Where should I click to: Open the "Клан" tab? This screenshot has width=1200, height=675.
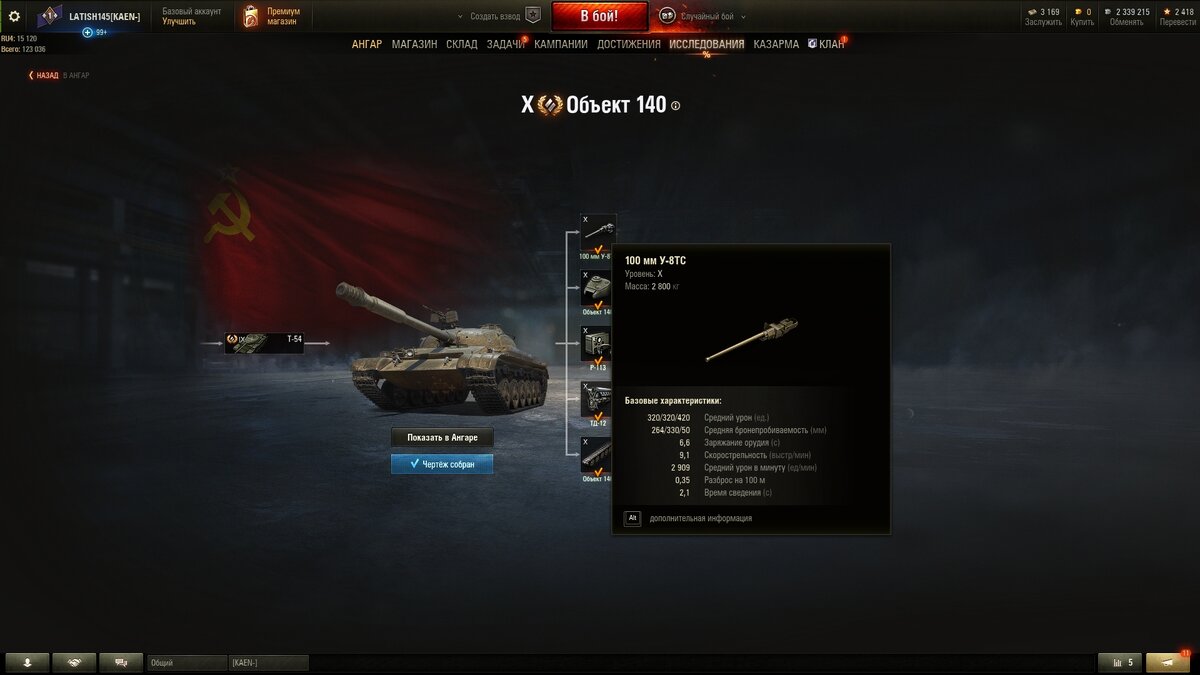(x=827, y=44)
